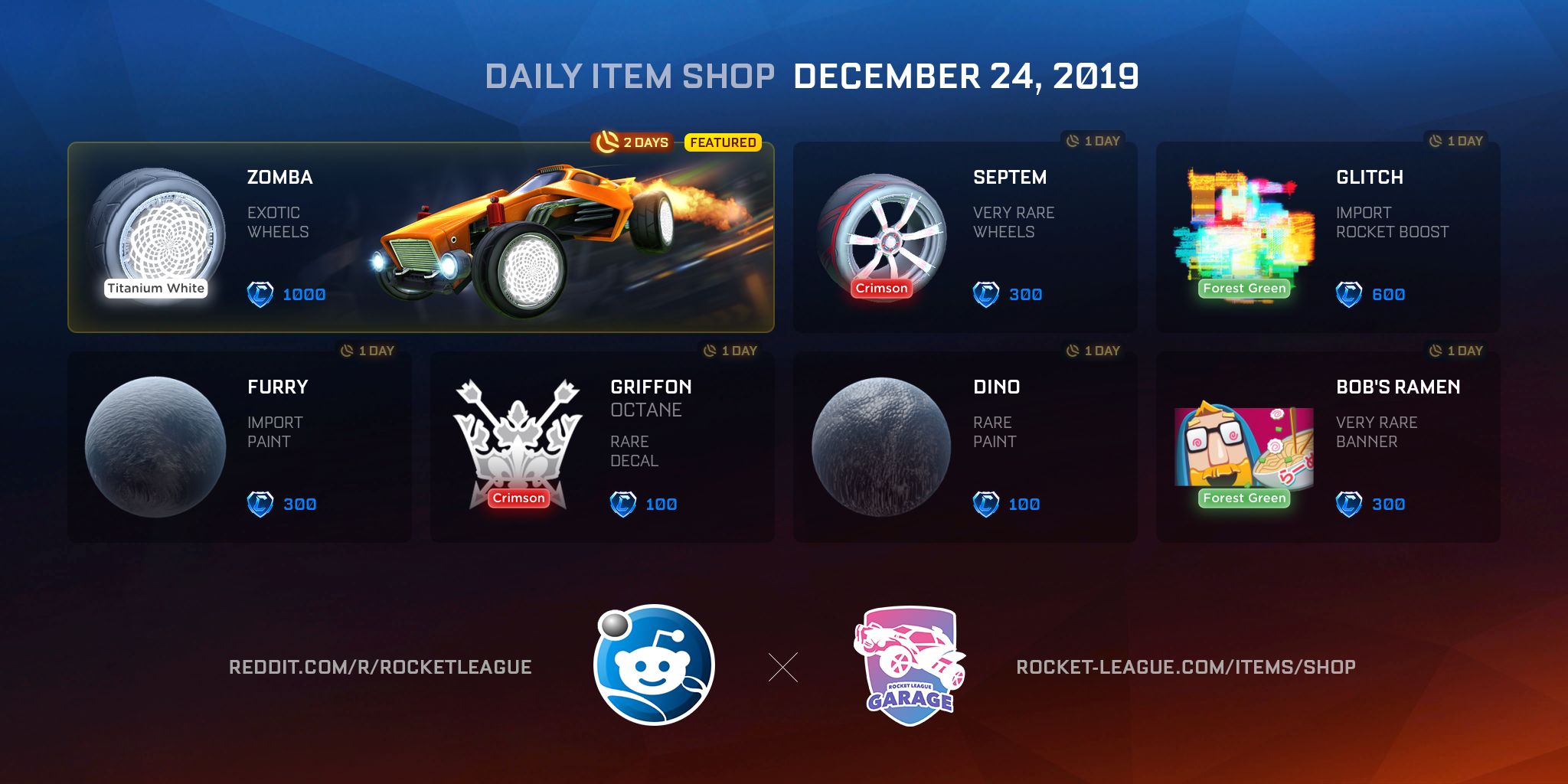This screenshot has height=784, width=1568.
Task: Open the Glitch rocket boost item
Action: tap(1328, 237)
